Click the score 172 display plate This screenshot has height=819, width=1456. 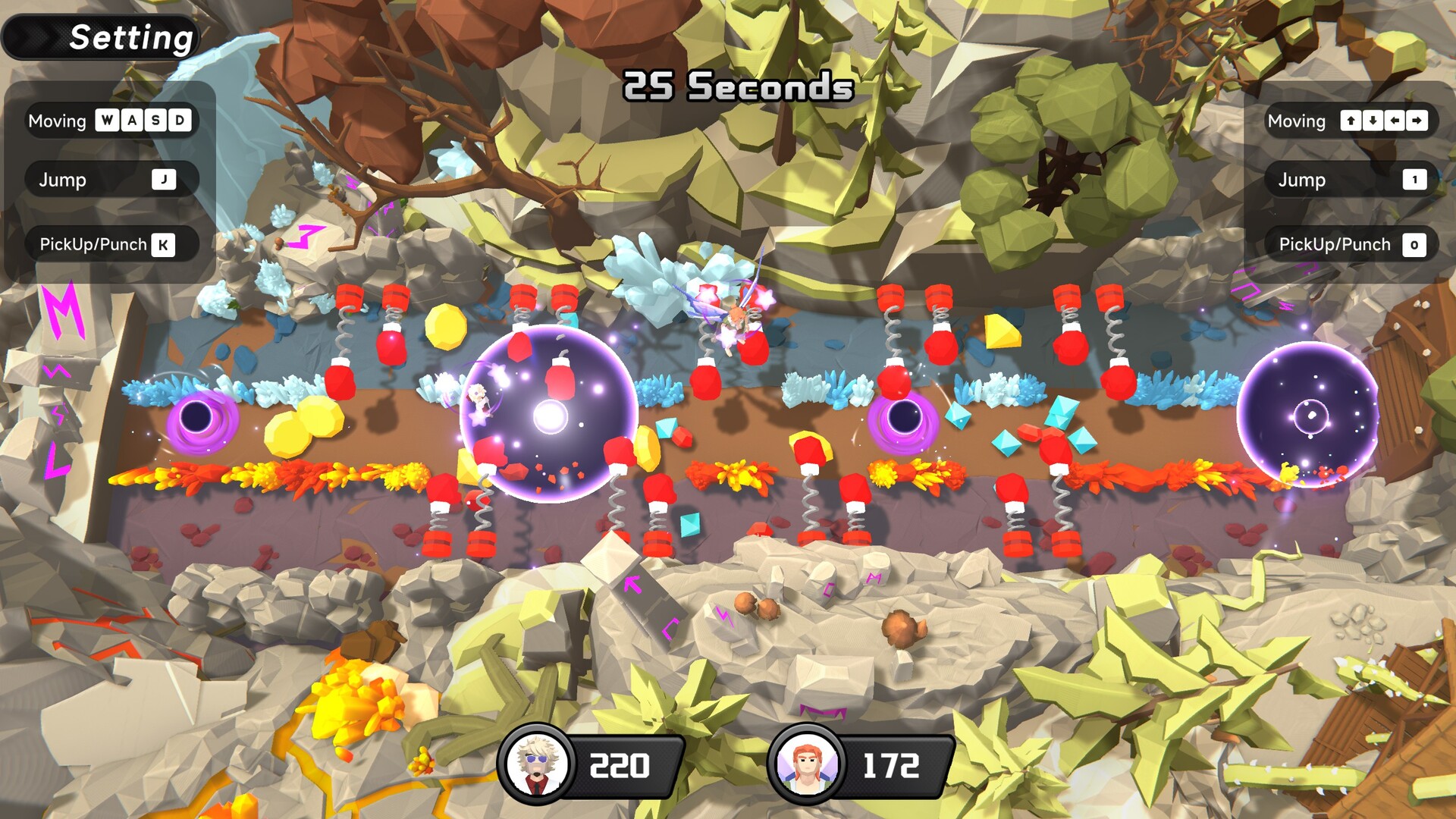[x=891, y=763]
